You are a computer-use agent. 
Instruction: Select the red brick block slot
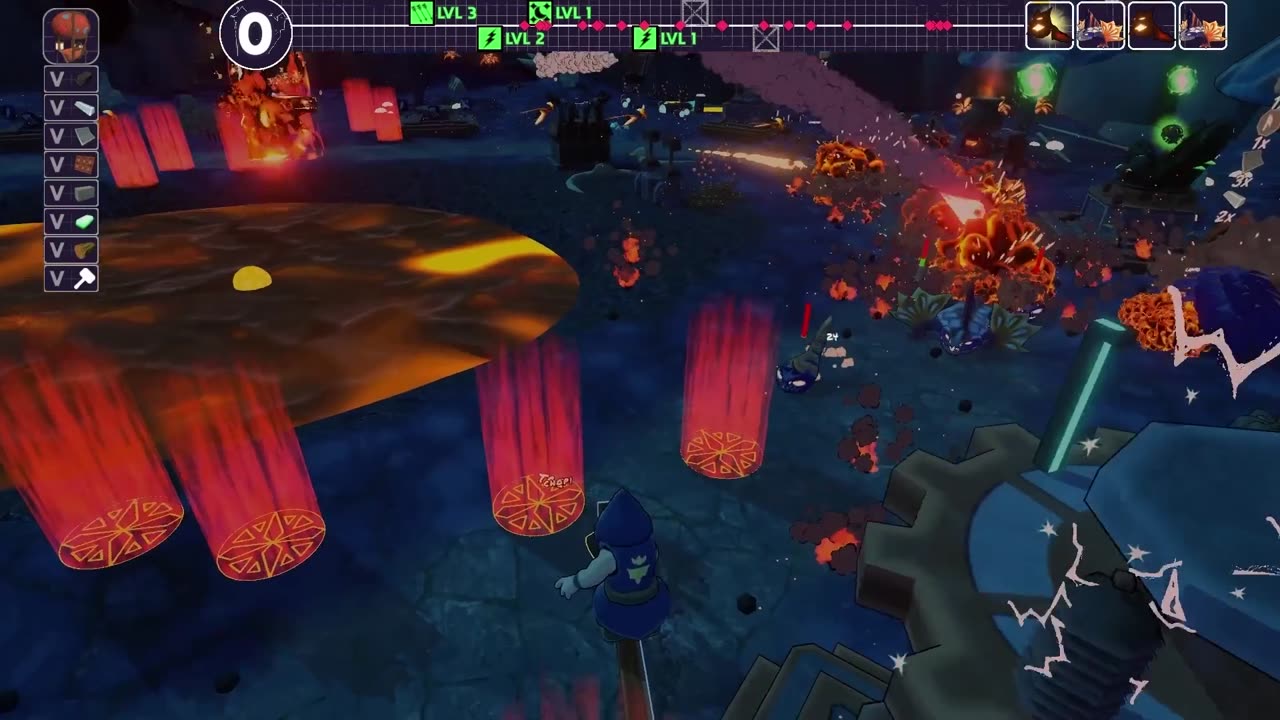[71, 165]
